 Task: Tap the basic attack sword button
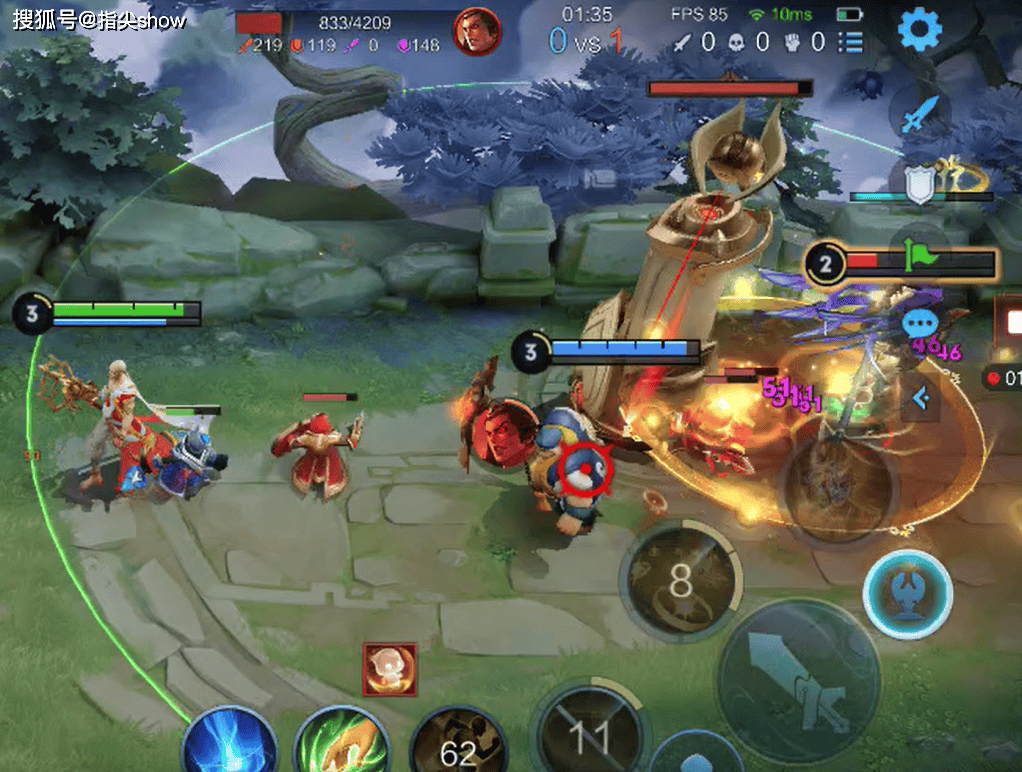[799, 678]
